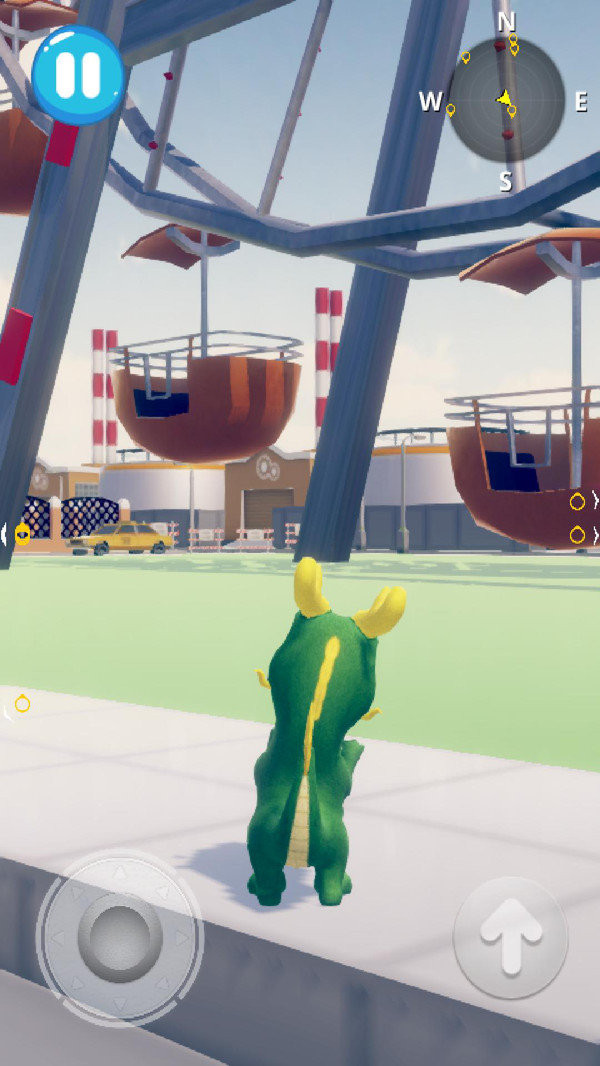Tap the up-arrow jump button
Screen dimensions: 600x1066
click(x=510, y=937)
